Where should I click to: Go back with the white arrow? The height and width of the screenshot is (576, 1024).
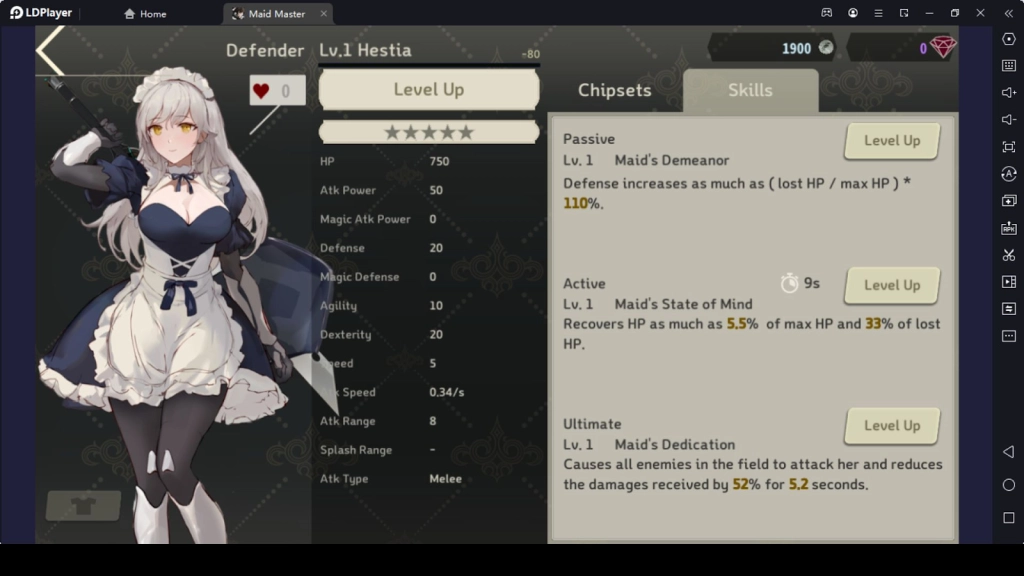(x=51, y=52)
